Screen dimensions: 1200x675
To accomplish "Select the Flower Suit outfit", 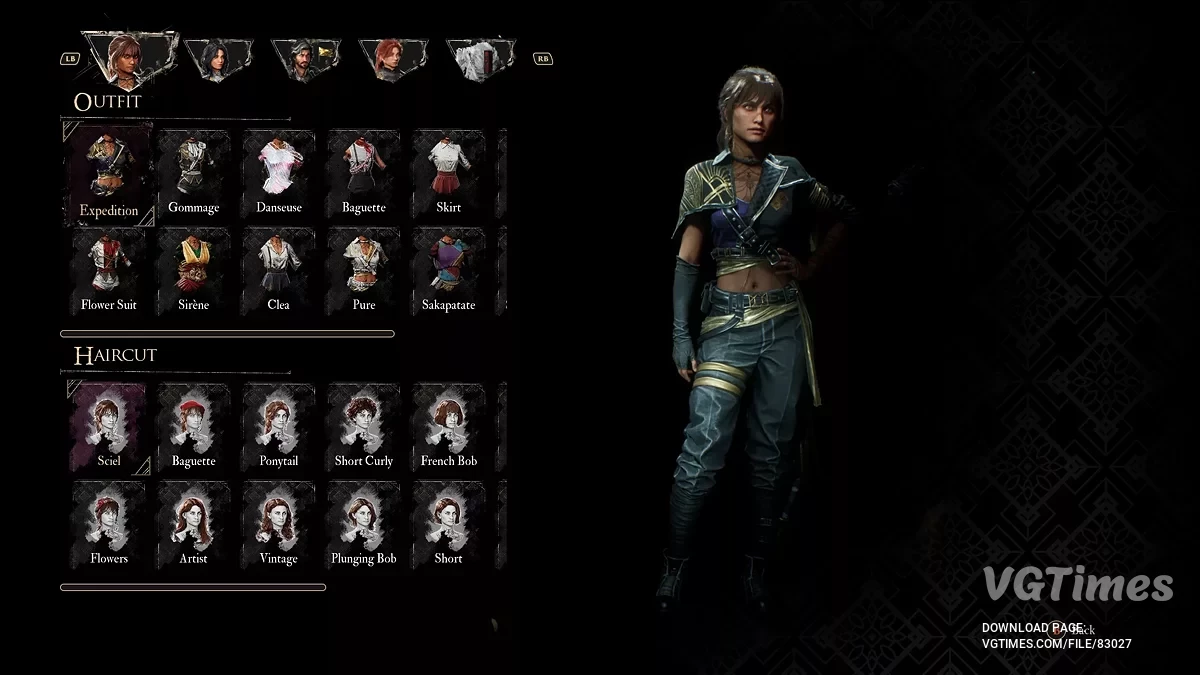I will tap(109, 269).
